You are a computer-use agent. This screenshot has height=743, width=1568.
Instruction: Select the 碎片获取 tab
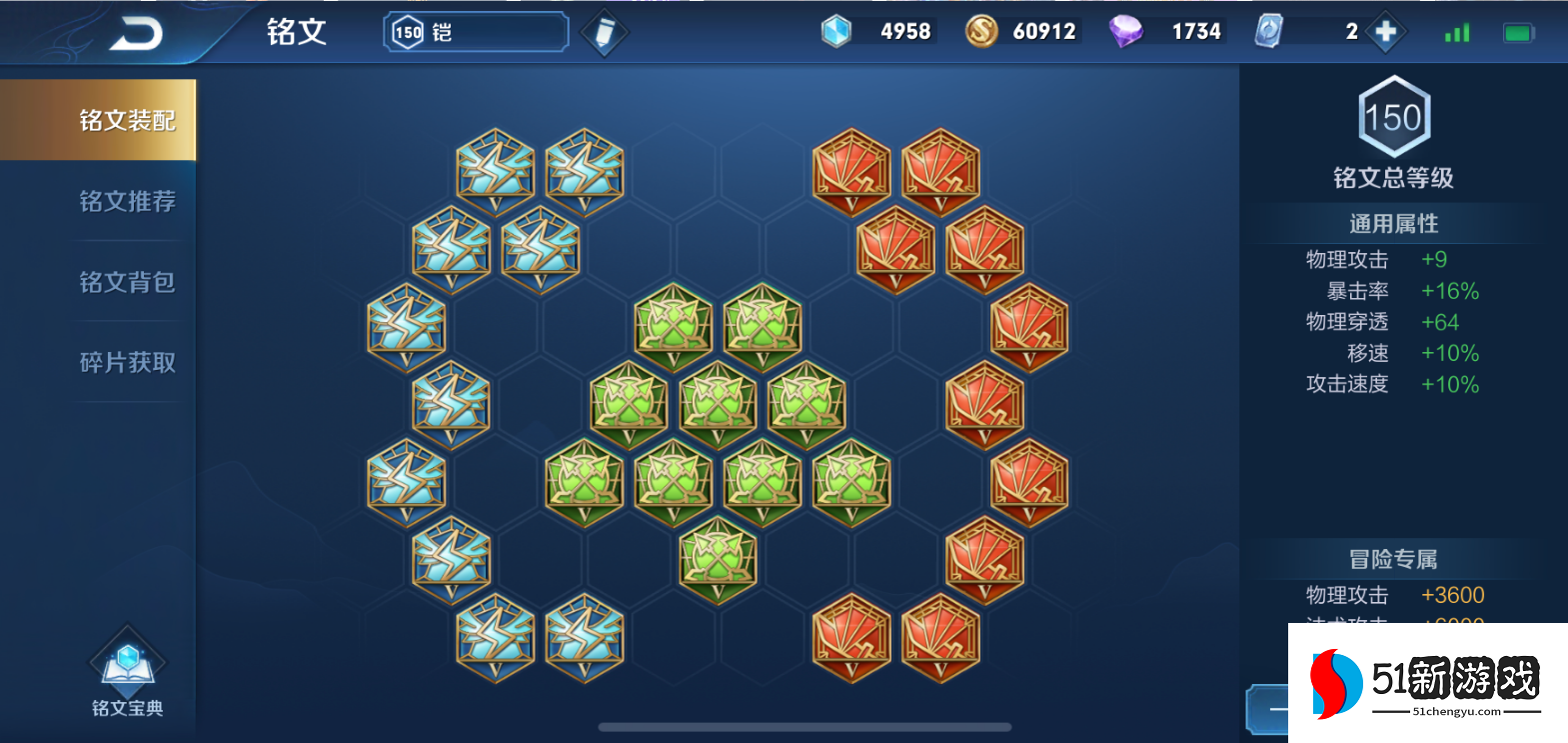point(127,362)
